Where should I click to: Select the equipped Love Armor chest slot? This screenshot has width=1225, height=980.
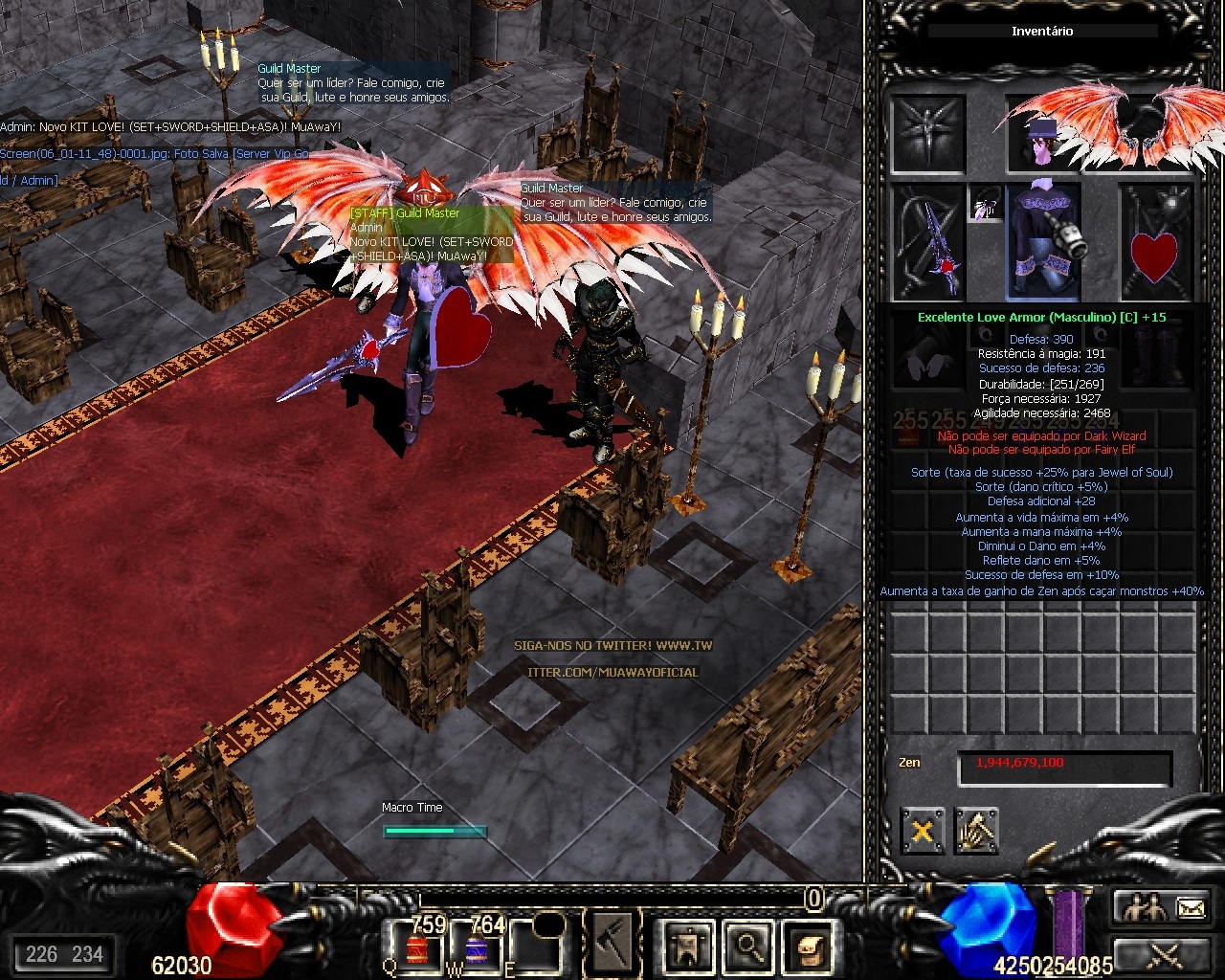click(x=1043, y=241)
